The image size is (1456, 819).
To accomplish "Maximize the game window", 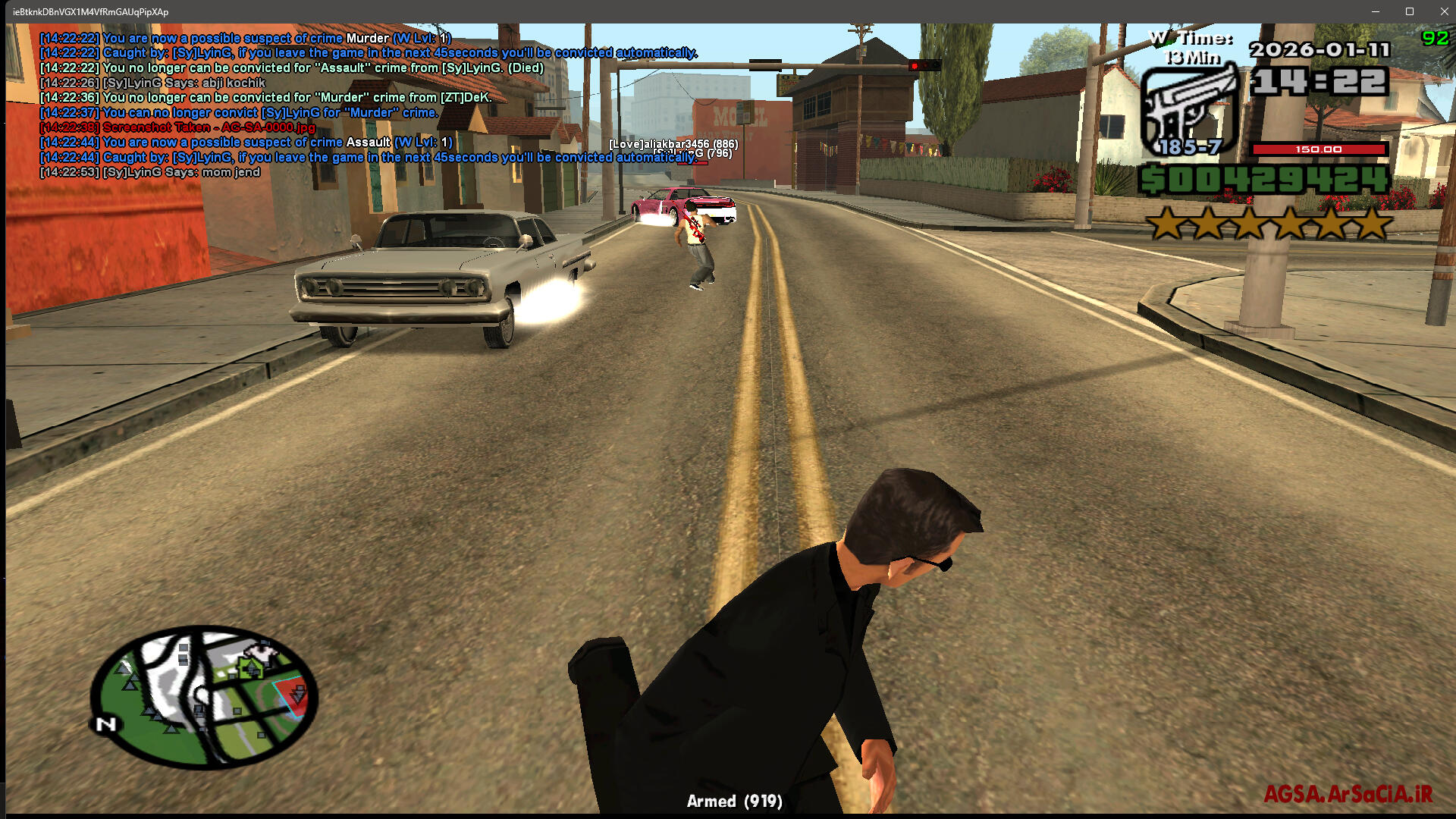I will pyautogui.click(x=1410, y=11).
